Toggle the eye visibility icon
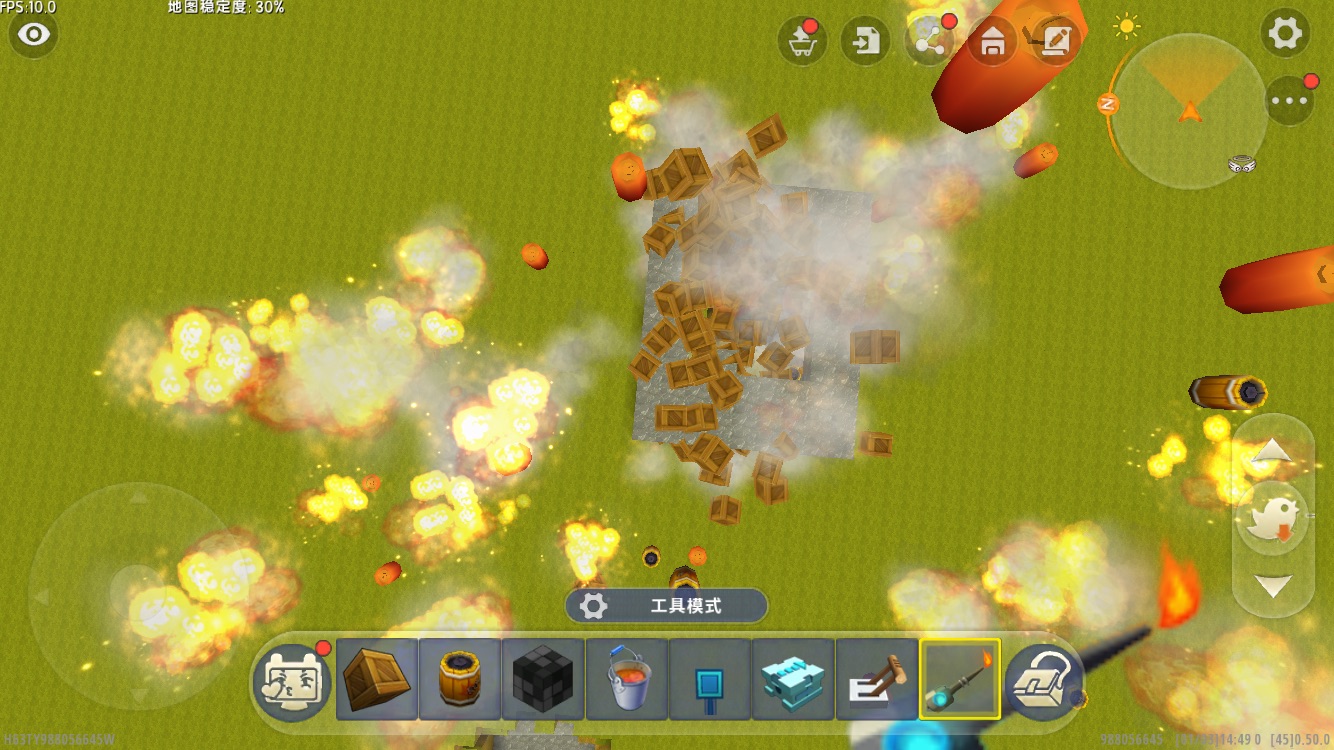Screen dimensions: 1334x750 (34, 35)
